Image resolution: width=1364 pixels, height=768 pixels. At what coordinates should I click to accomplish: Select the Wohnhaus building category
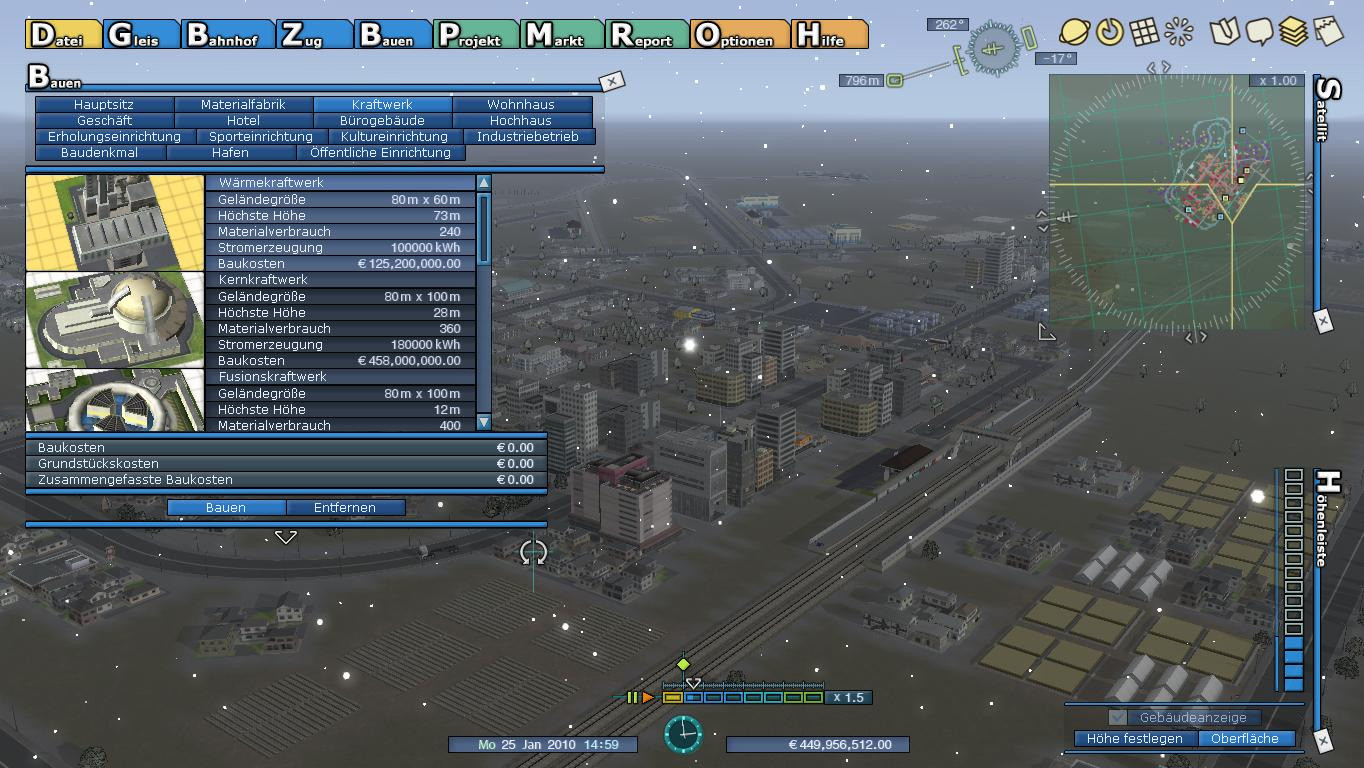[x=521, y=104]
